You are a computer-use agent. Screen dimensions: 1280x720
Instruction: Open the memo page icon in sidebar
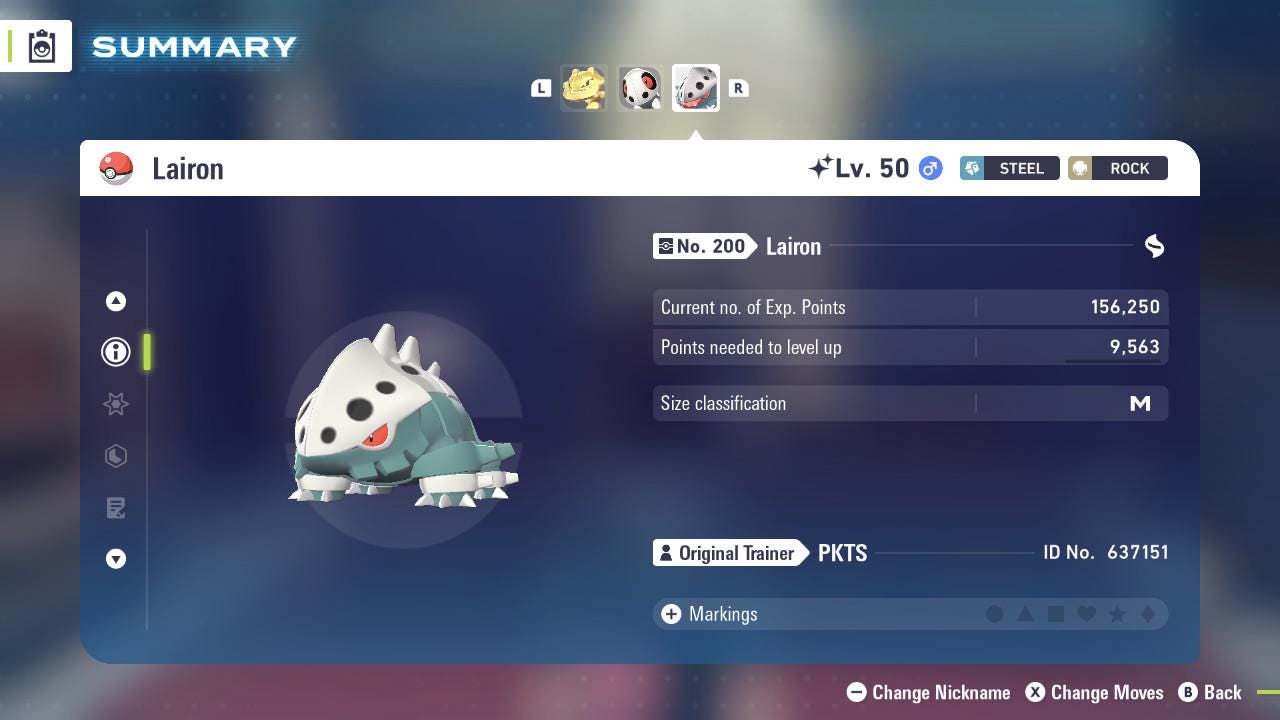click(116, 508)
